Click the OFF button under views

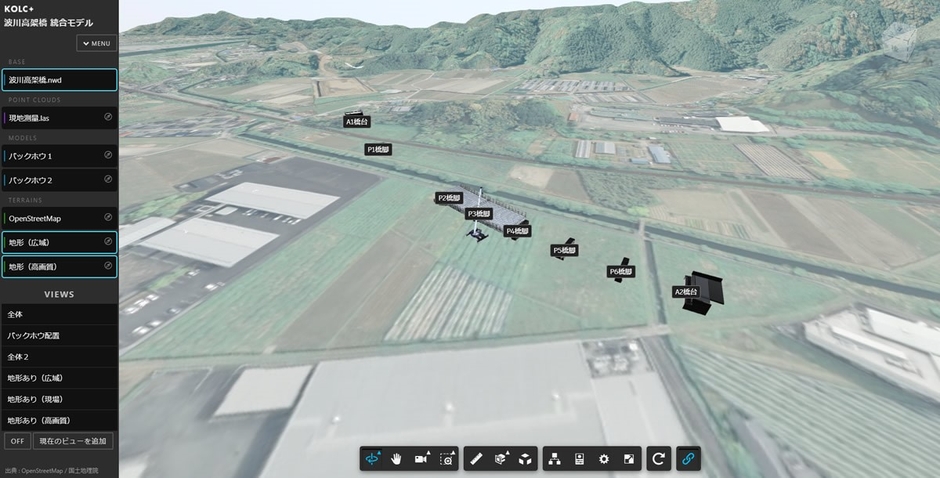pos(17,441)
